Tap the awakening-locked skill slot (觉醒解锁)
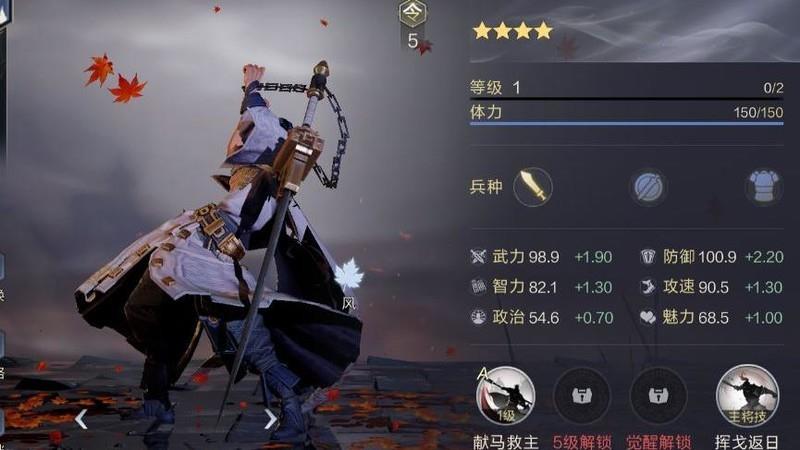800x450 pixels. [x=657, y=395]
